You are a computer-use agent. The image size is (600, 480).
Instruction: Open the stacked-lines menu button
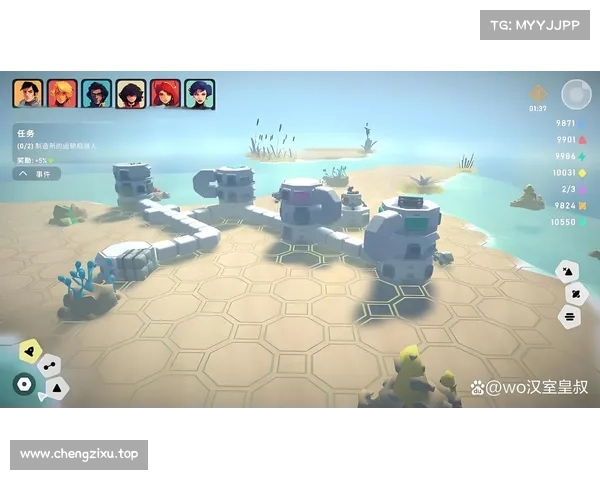tap(569, 316)
